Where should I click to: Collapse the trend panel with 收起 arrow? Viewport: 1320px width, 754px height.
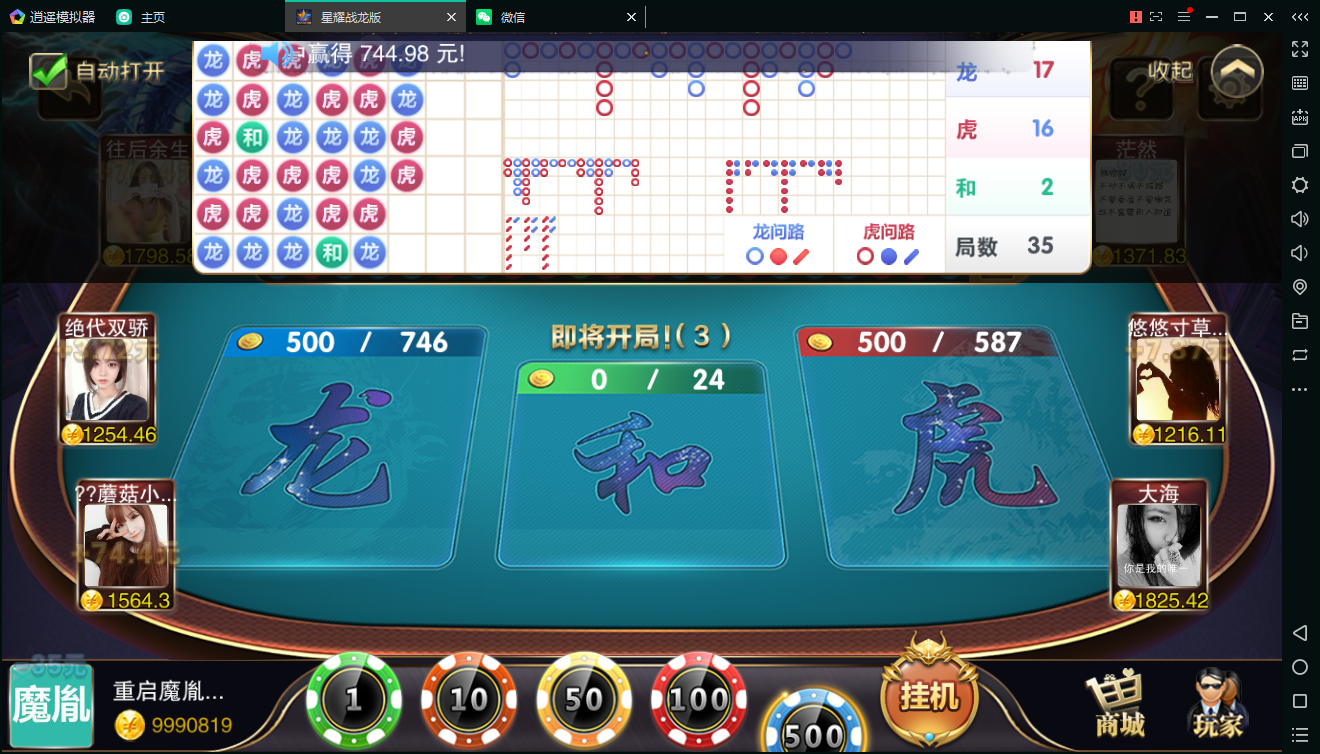tap(1237, 71)
